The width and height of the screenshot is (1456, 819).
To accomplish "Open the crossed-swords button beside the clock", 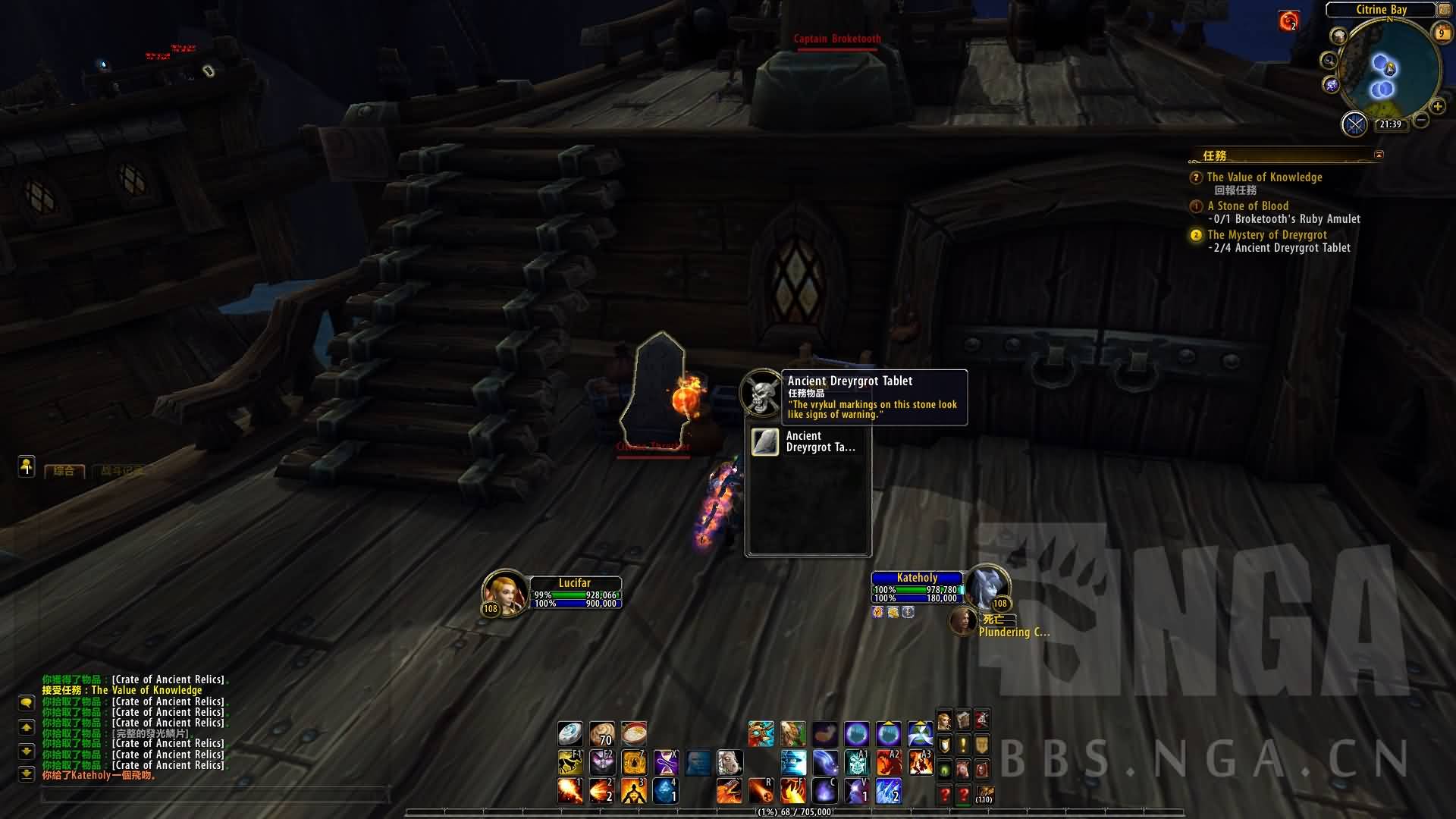I will 1354,124.
